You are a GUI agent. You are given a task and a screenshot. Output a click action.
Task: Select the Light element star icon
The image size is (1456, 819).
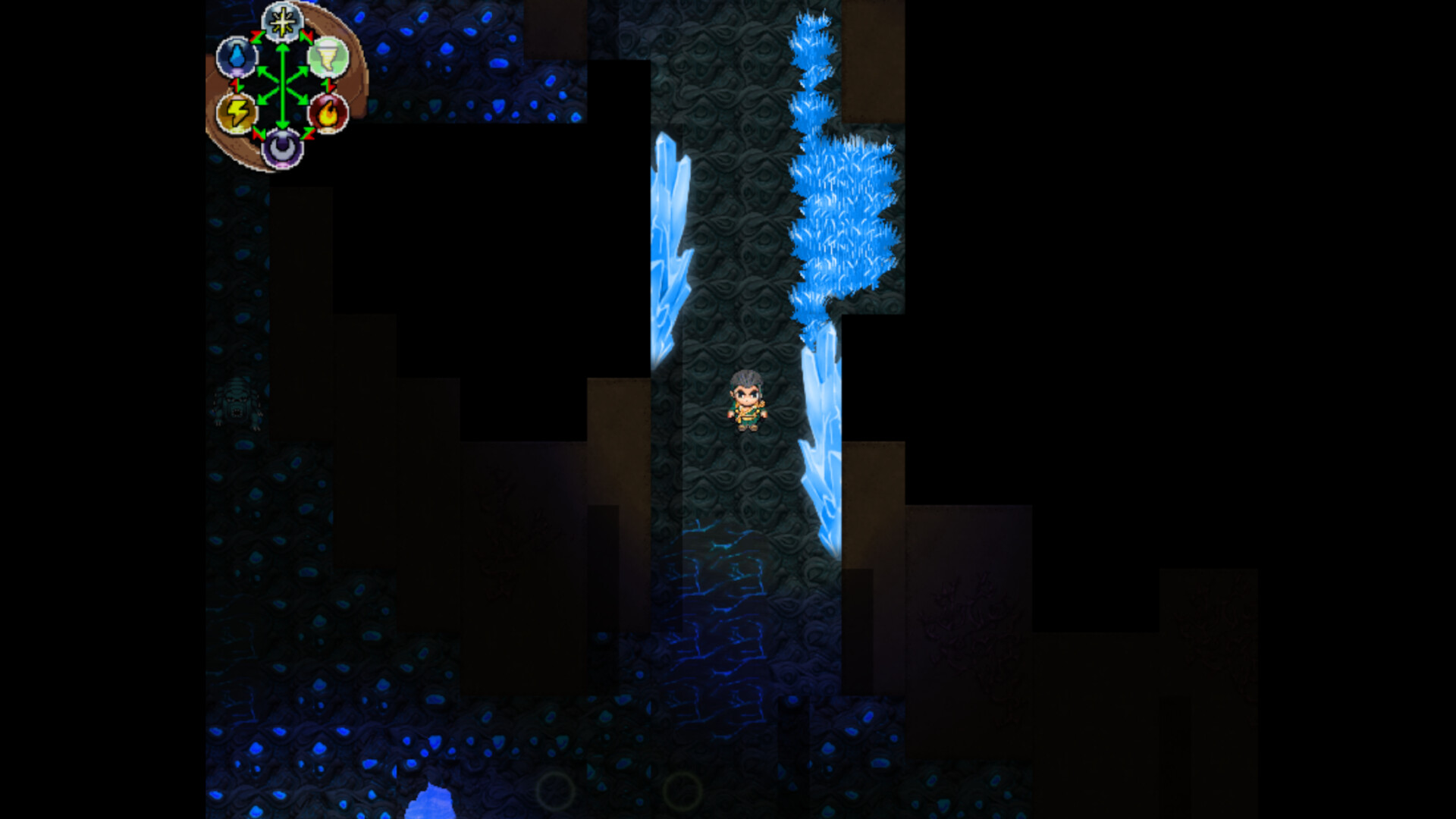(x=281, y=23)
